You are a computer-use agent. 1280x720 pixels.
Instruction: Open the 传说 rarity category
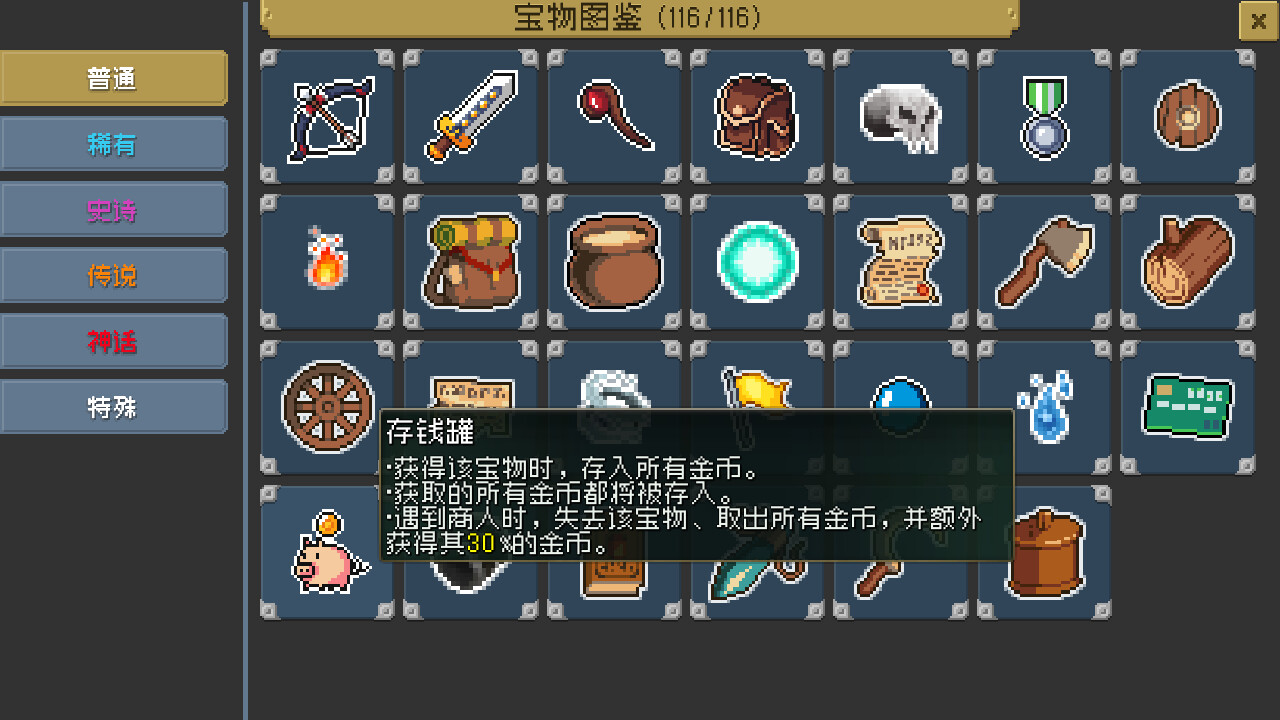pos(114,275)
